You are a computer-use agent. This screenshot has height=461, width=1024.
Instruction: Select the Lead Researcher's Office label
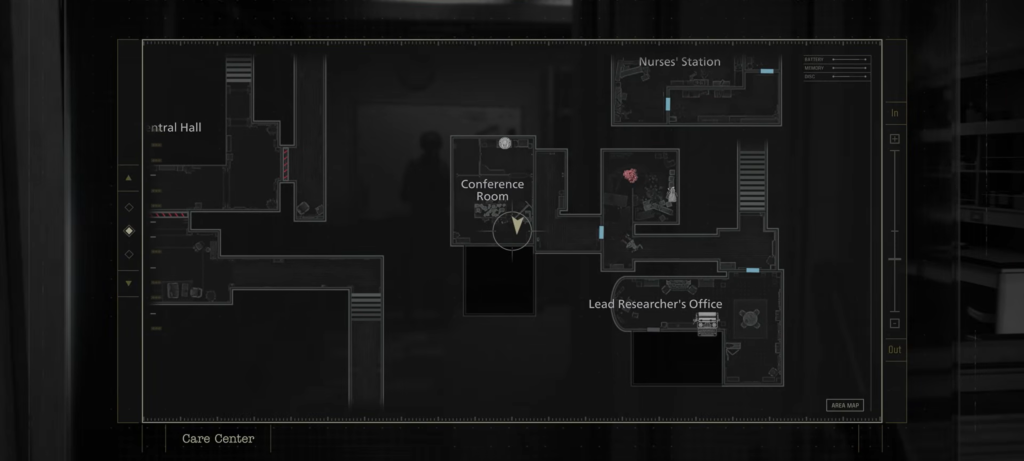[655, 304]
